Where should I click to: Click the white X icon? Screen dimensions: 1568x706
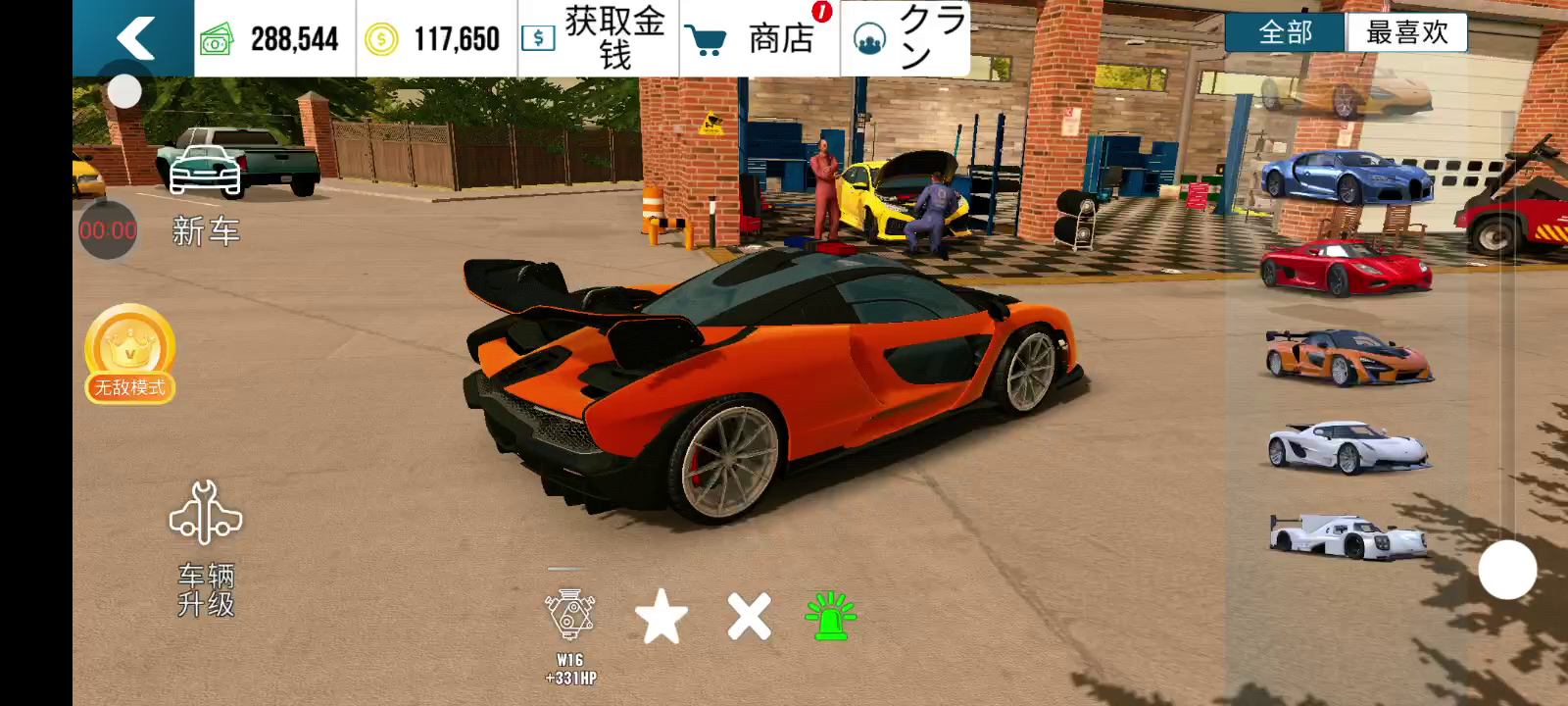750,617
